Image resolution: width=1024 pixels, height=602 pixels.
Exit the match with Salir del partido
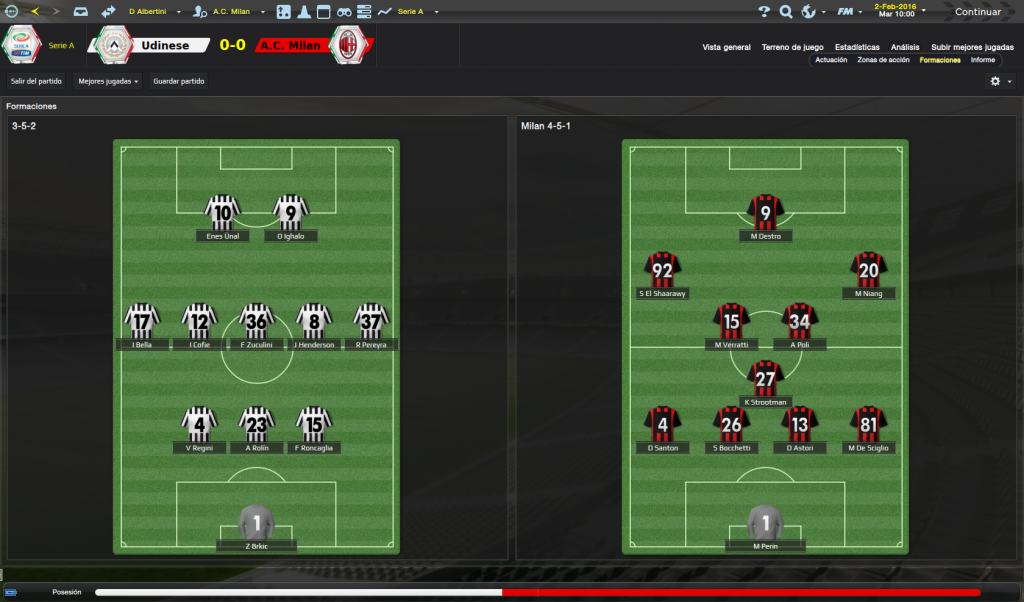tap(36, 81)
